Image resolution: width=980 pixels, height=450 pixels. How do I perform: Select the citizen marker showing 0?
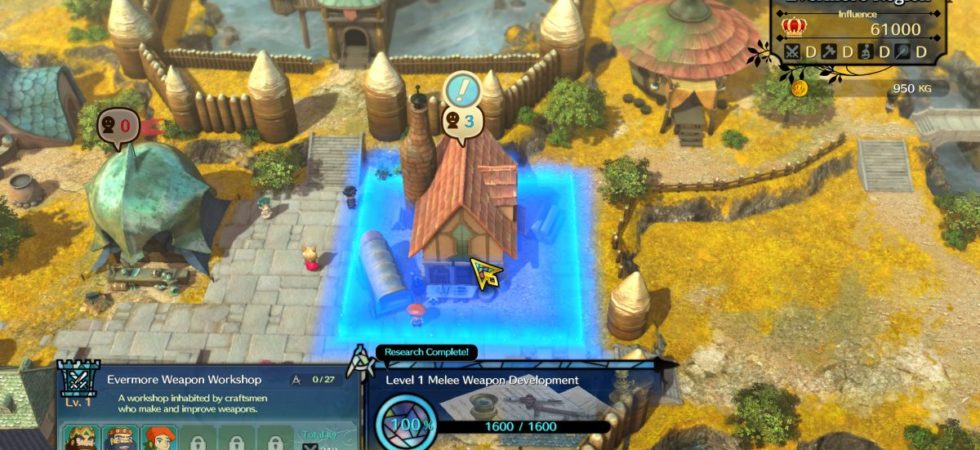119,126
